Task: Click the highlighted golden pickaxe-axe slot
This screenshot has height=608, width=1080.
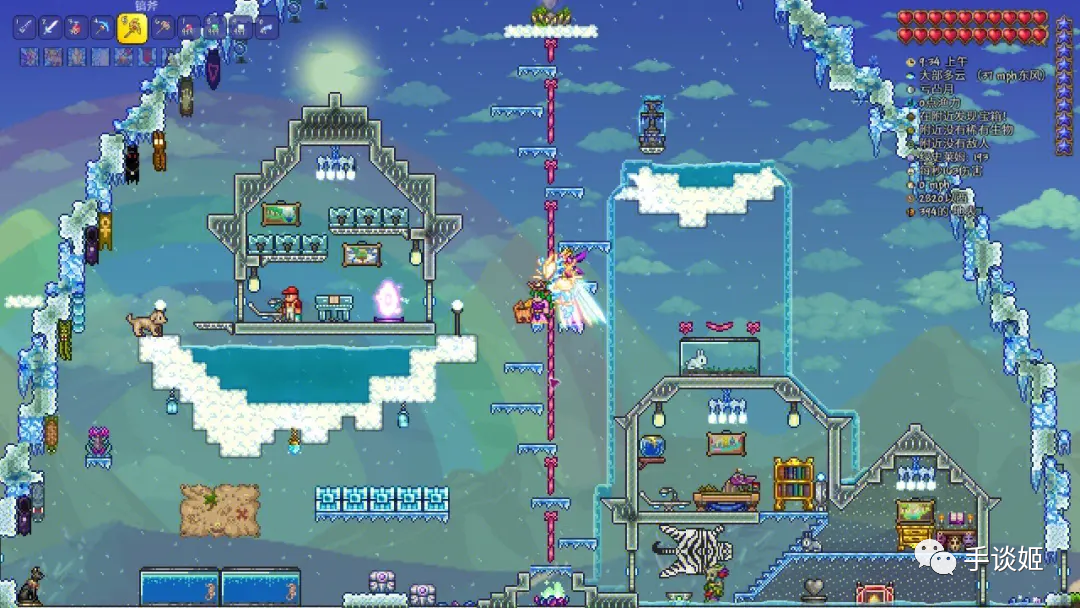Action: 132,28
